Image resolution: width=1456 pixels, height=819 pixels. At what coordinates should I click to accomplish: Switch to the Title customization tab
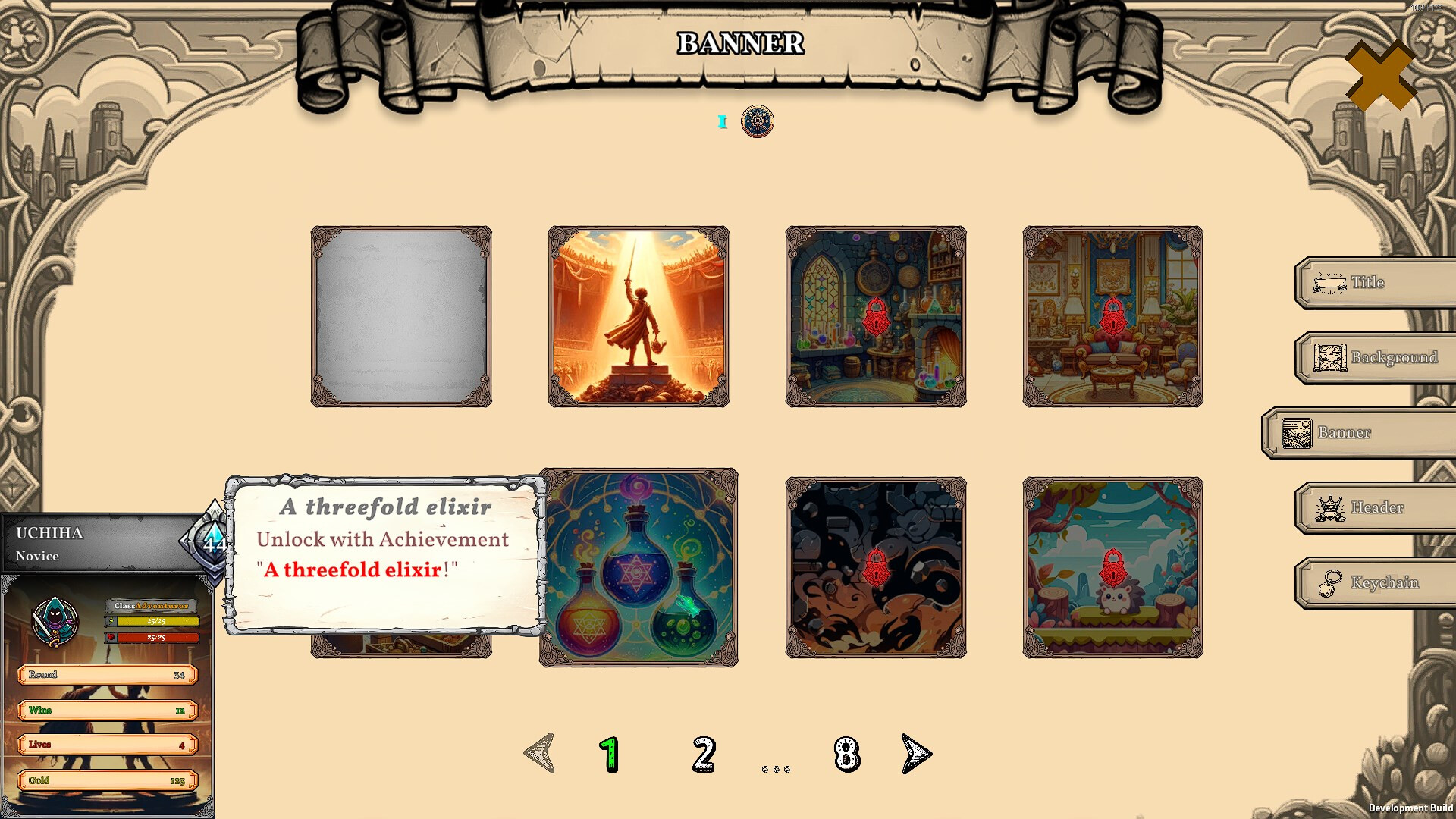(1373, 283)
